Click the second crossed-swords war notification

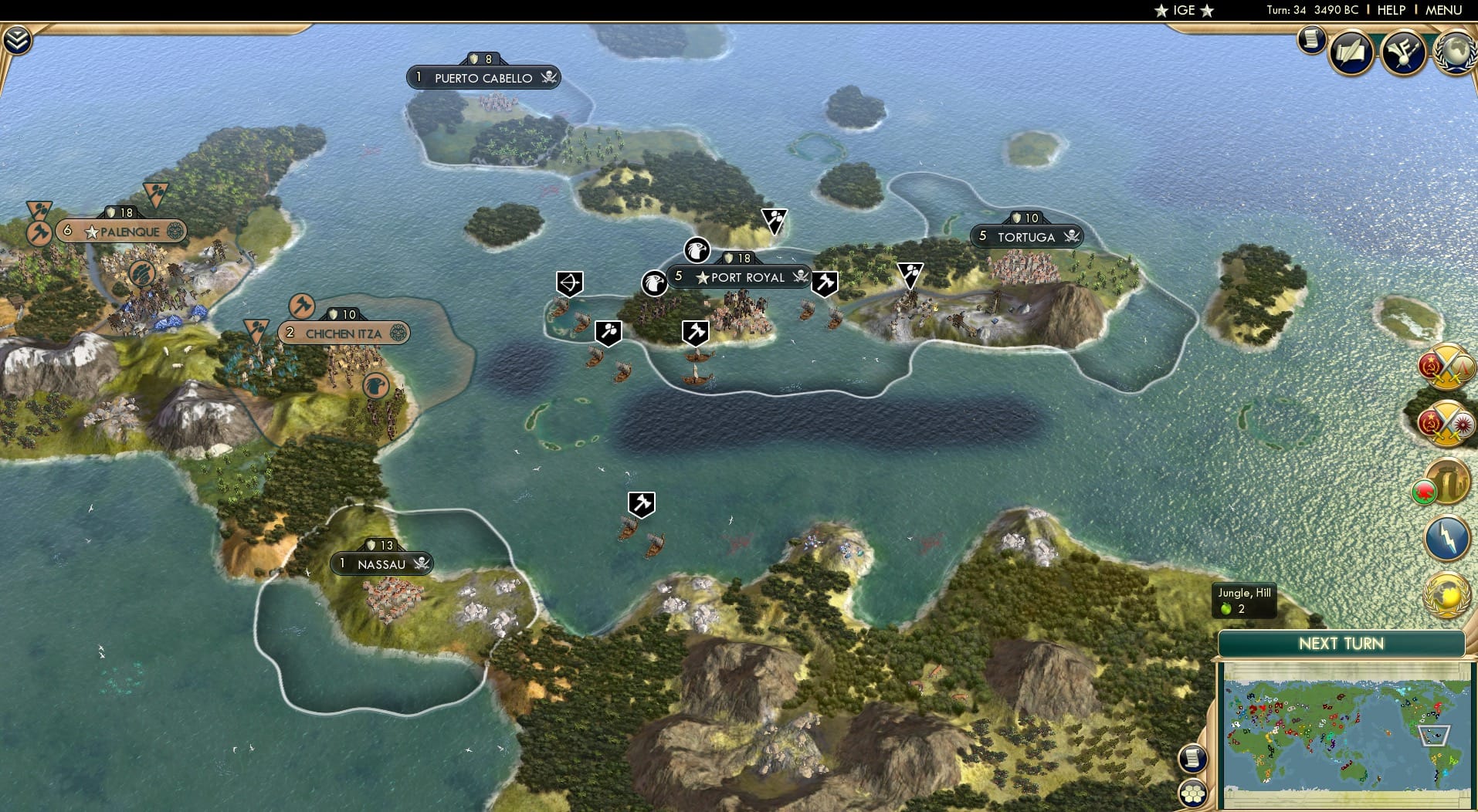tap(1446, 423)
